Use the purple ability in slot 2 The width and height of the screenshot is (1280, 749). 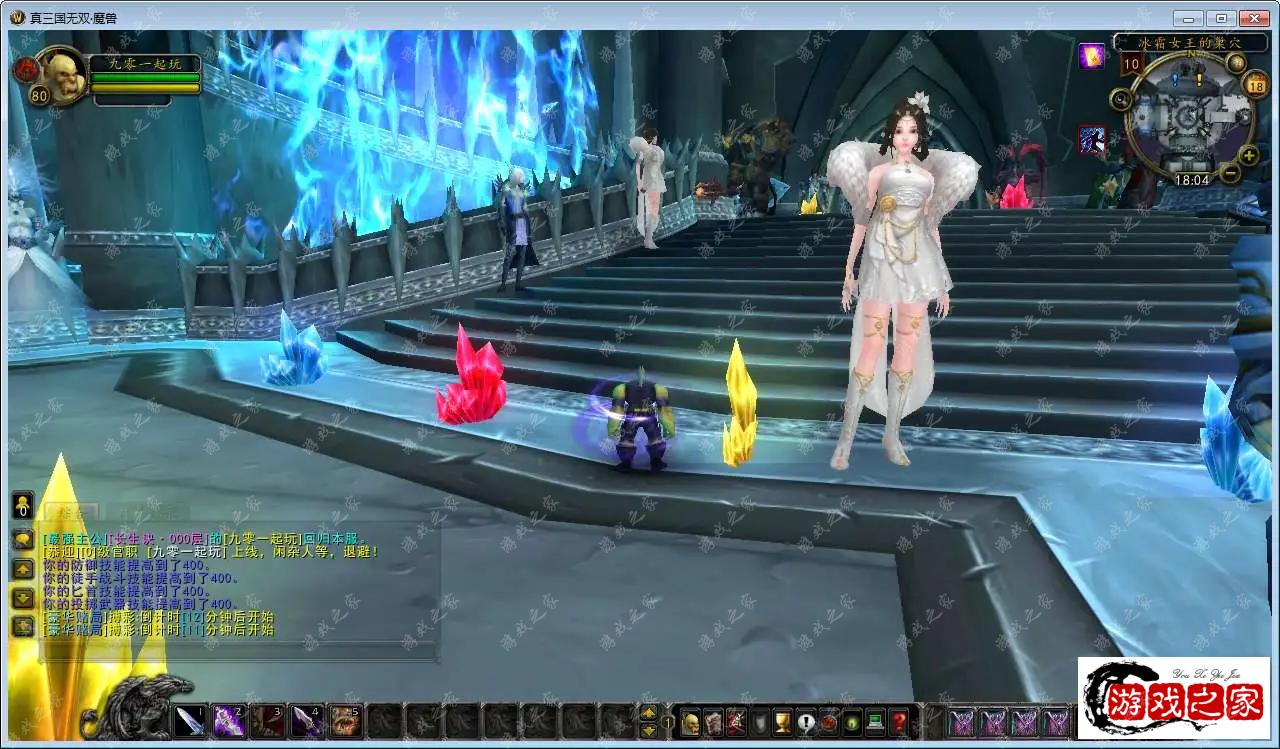(x=229, y=721)
